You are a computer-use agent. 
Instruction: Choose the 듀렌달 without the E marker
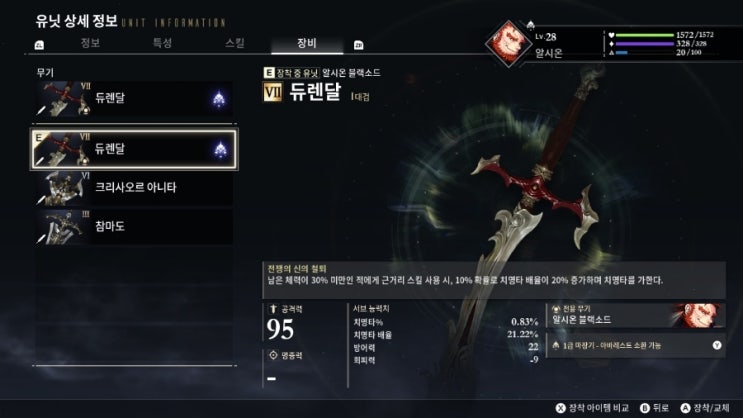[x=135, y=99]
